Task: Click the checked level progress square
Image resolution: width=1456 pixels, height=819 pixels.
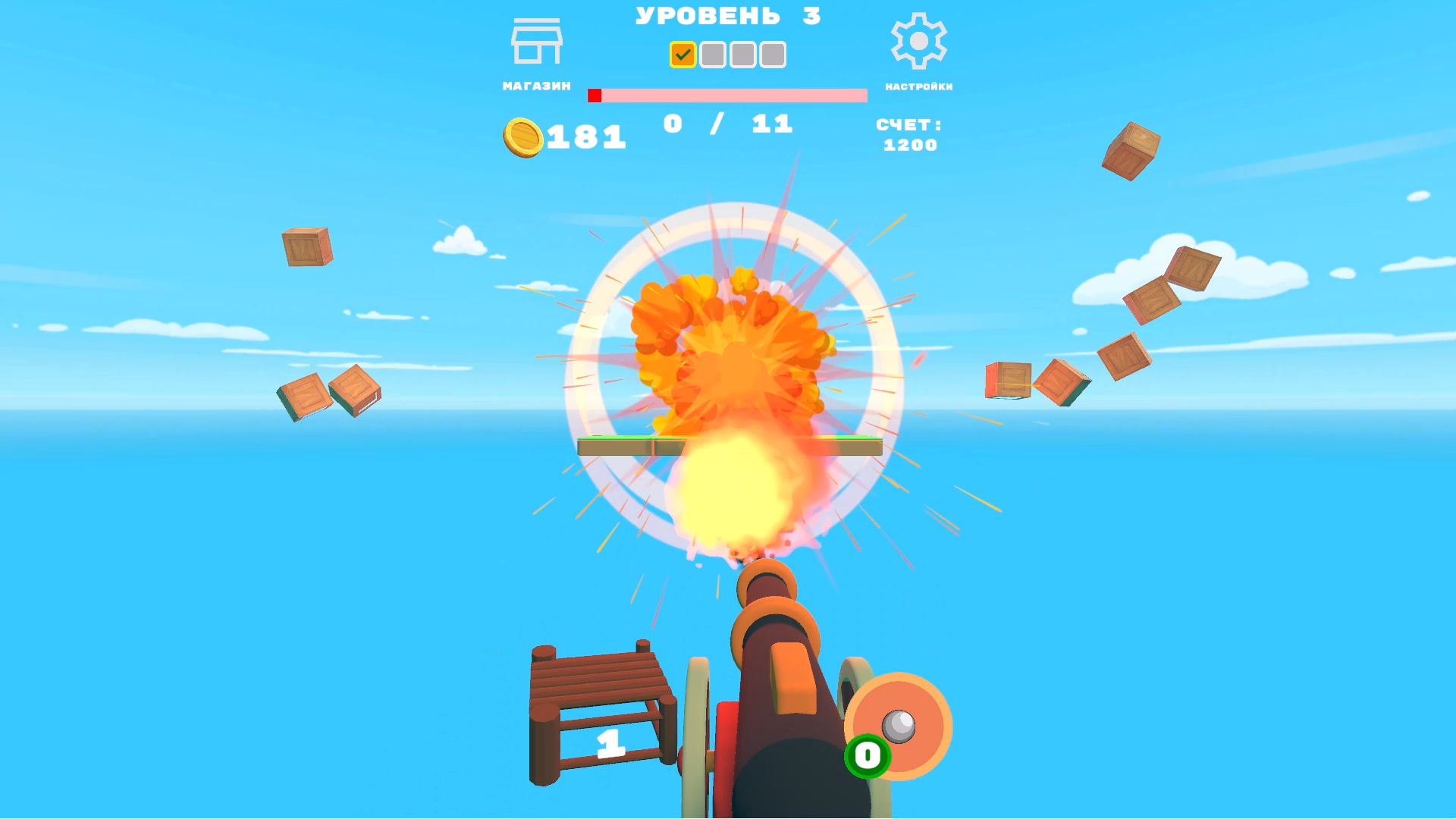Action: pos(682,54)
